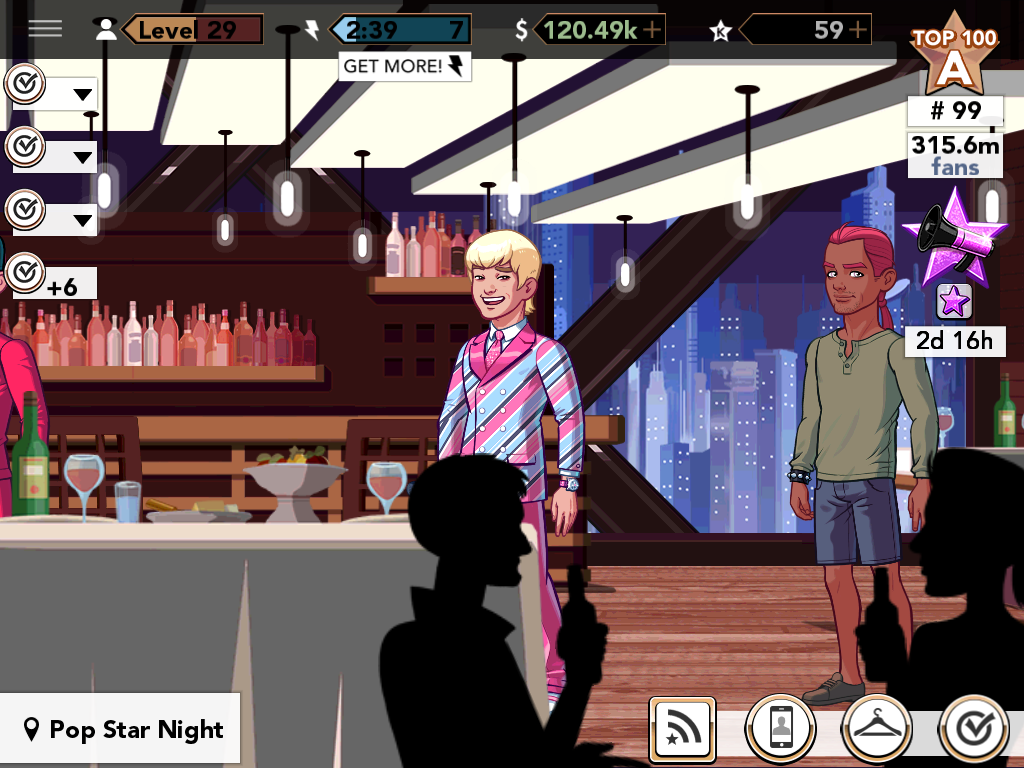Open the smartphone contacts button
The height and width of the screenshot is (768, 1024).
tap(781, 730)
